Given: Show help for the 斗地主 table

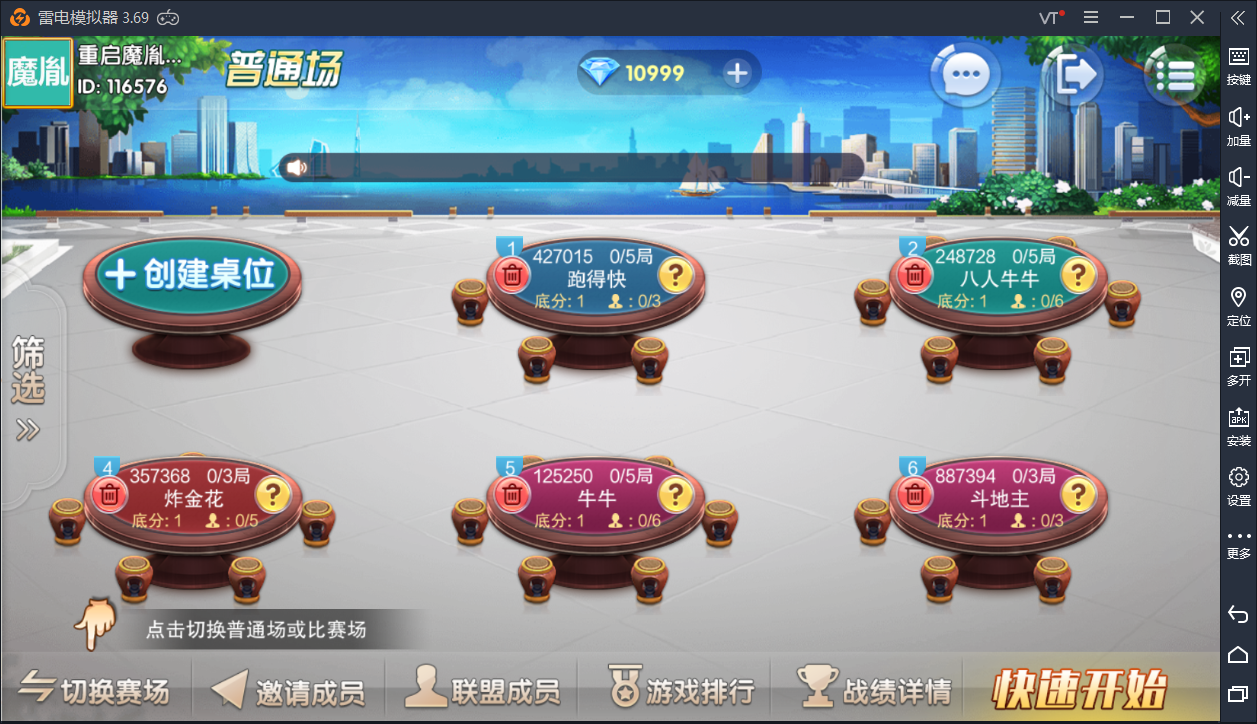Looking at the screenshot, I should (x=1077, y=494).
